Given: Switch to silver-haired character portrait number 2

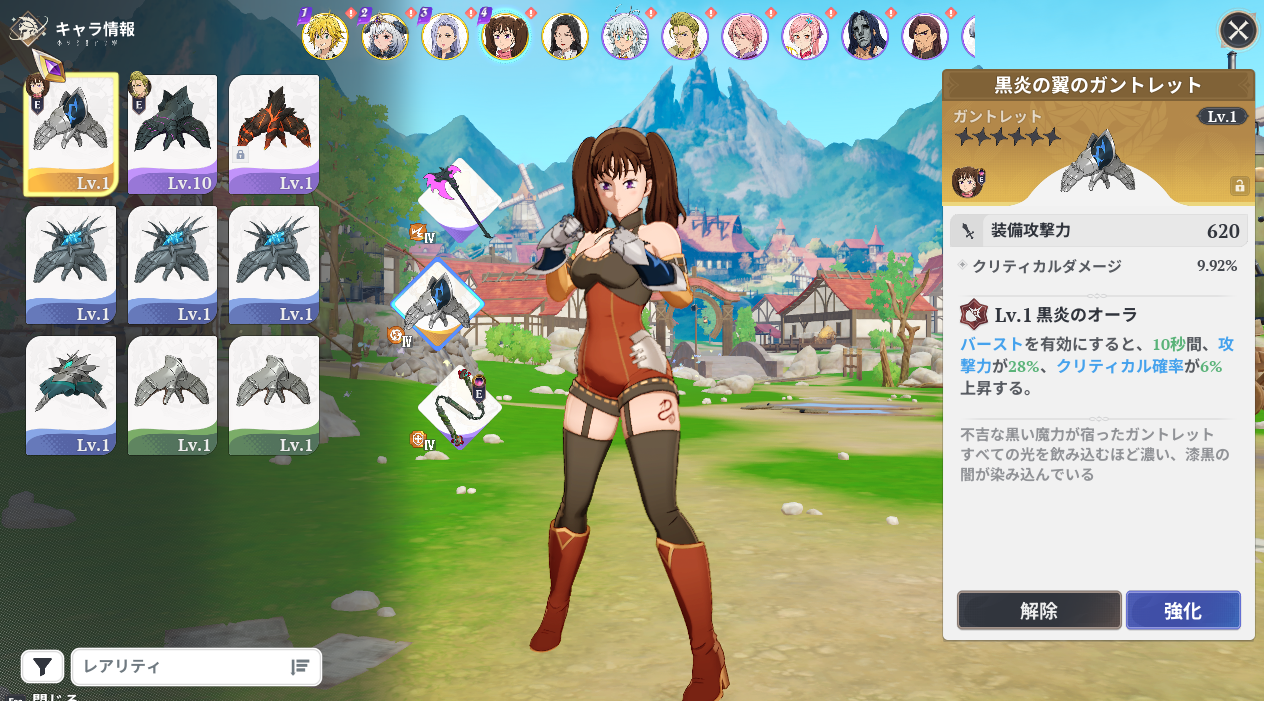Looking at the screenshot, I should [x=385, y=37].
